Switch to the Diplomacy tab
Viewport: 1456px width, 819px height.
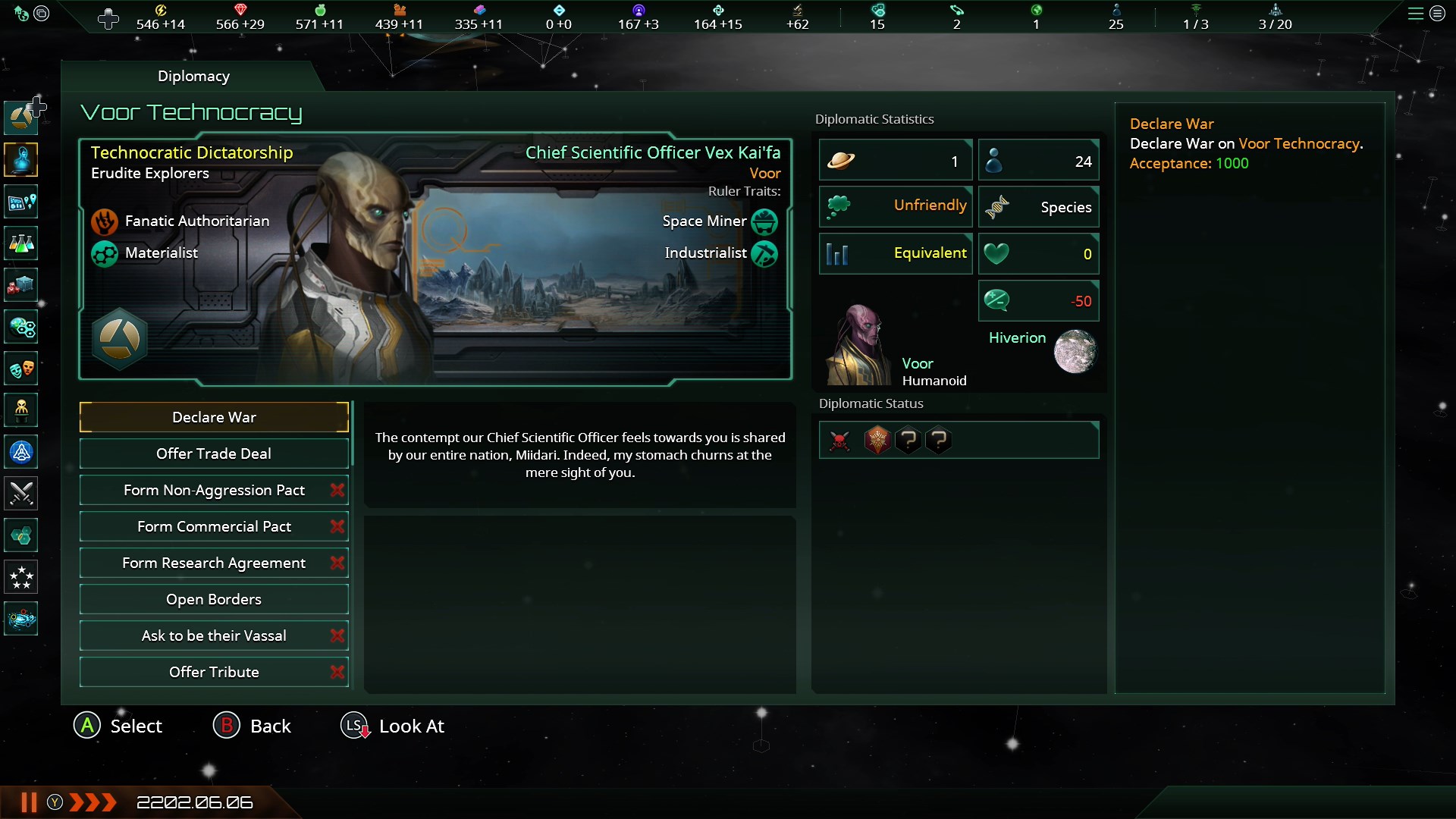pyautogui.click(x=193, y=76)
